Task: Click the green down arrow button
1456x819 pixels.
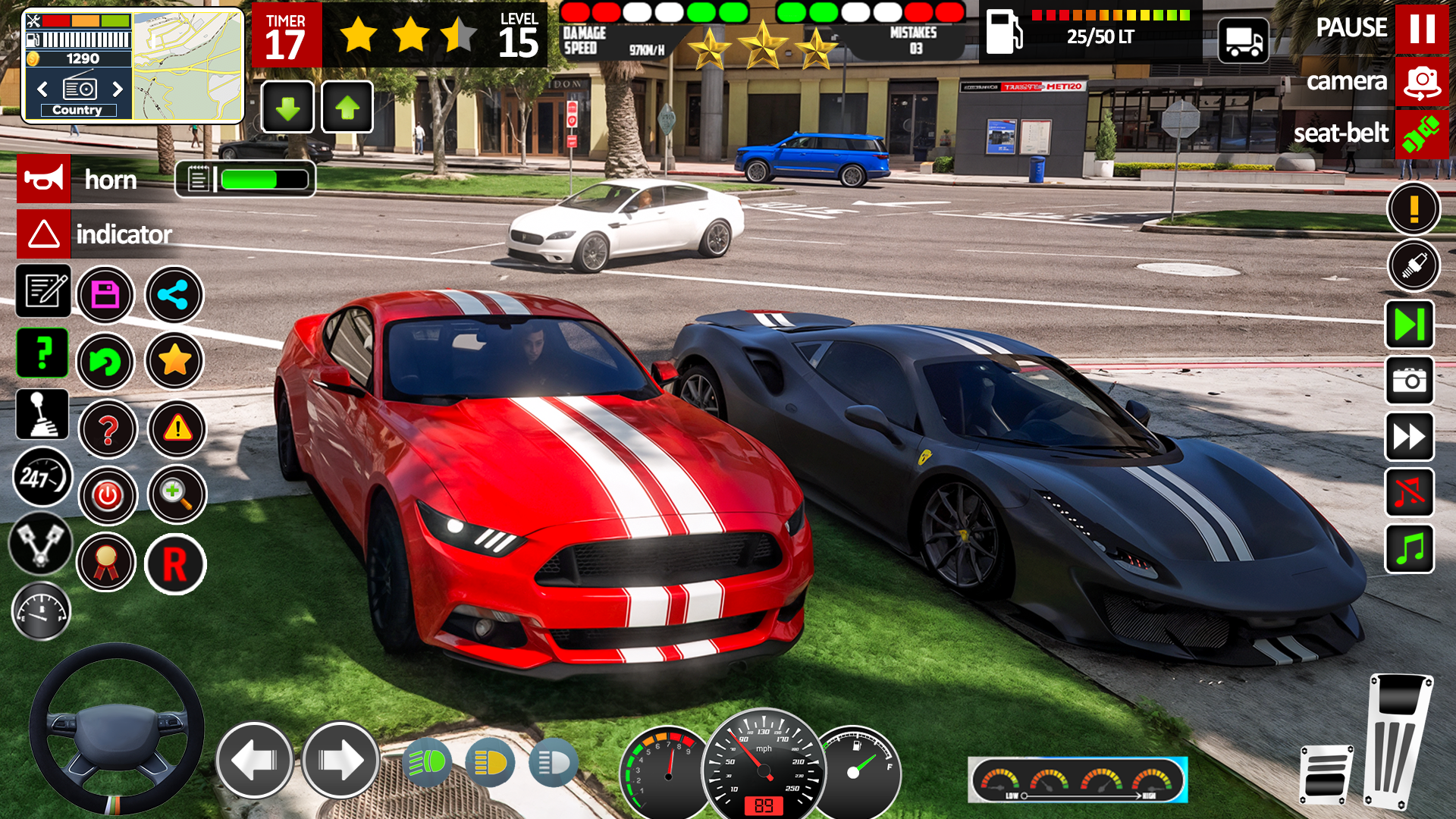Action: 287,108
